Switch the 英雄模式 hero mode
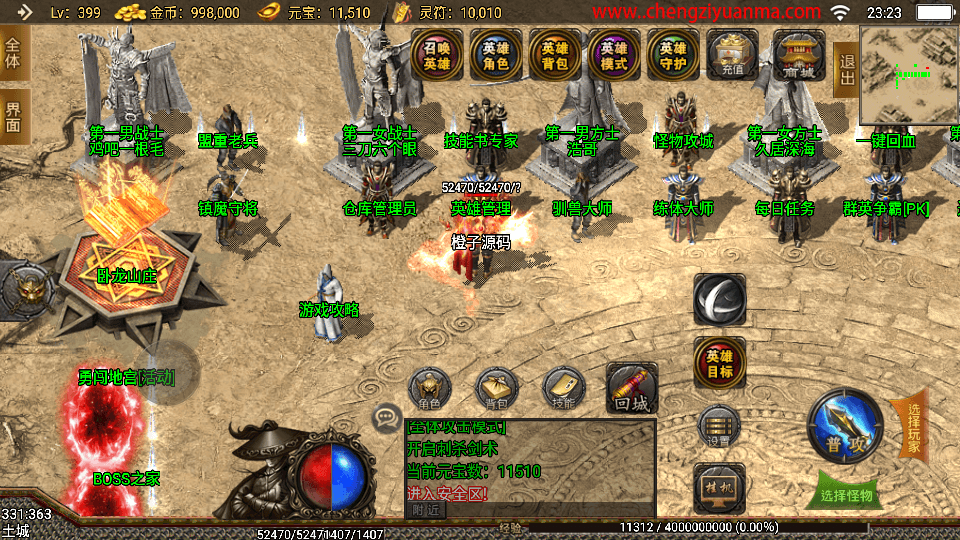 tap(614, 55)
